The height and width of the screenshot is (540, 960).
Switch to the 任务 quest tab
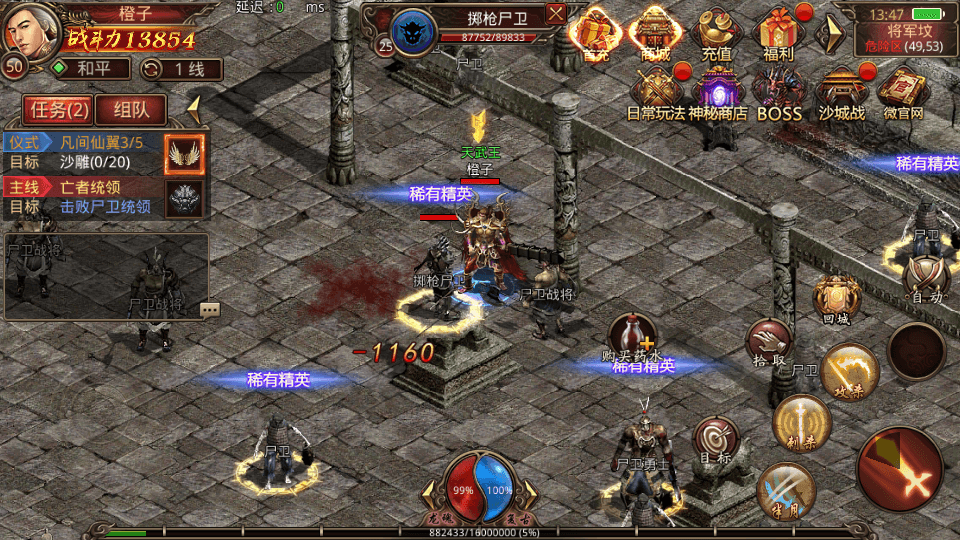pyautogui.click(x=59, y=109)
